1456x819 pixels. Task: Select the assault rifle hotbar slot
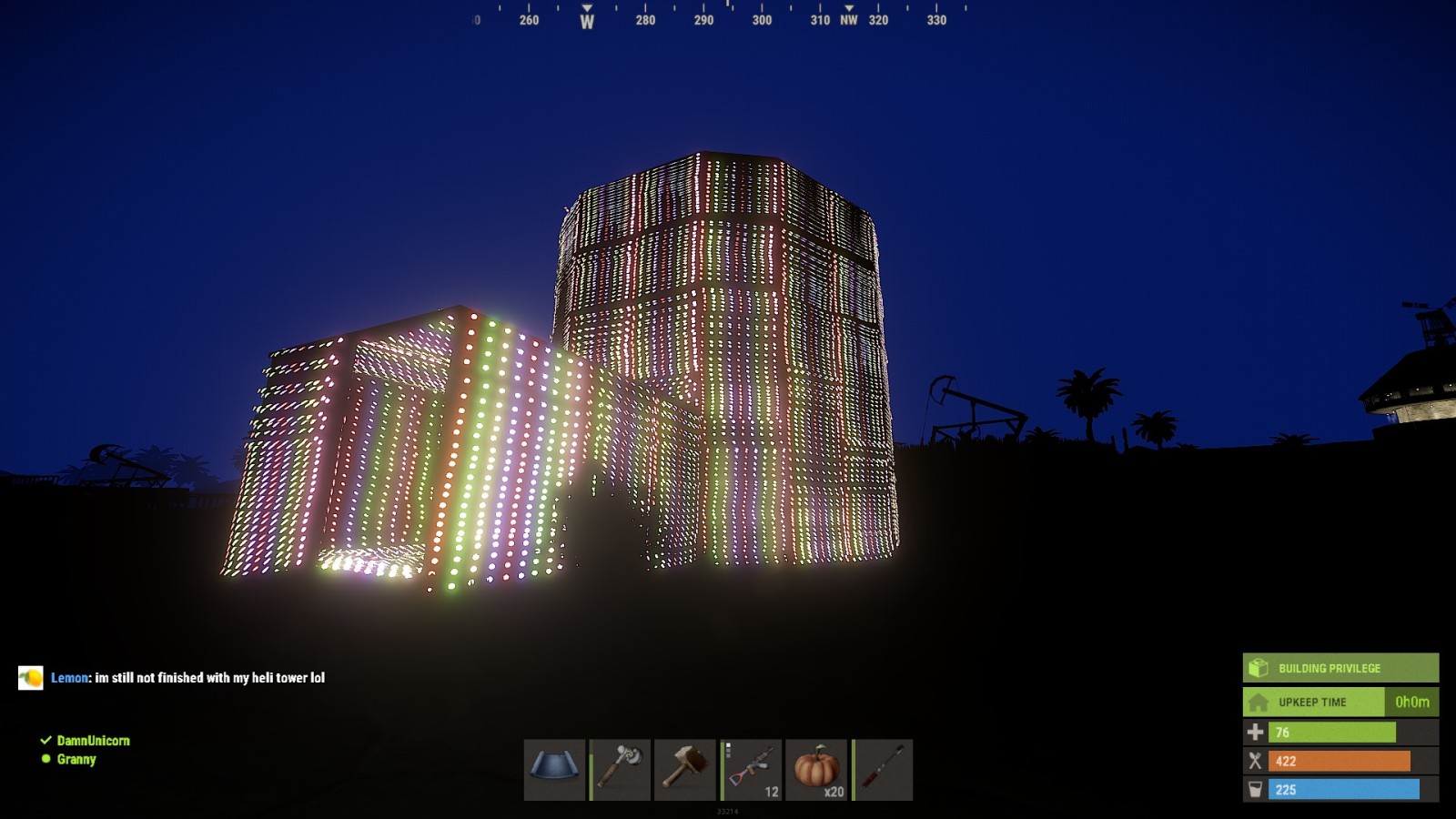pos(751,770)
